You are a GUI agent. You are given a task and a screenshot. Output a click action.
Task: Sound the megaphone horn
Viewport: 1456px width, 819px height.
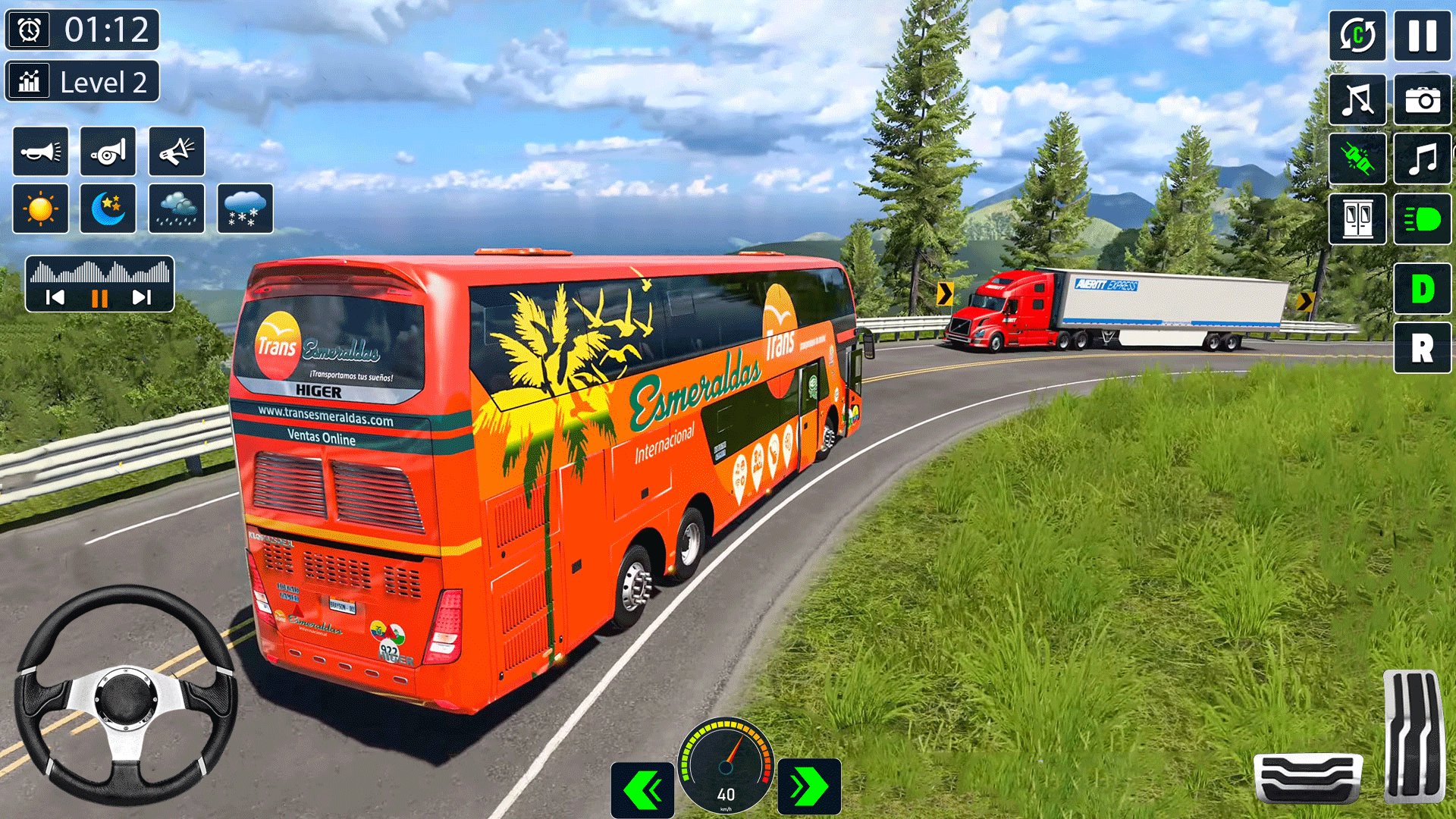point(177,152)
